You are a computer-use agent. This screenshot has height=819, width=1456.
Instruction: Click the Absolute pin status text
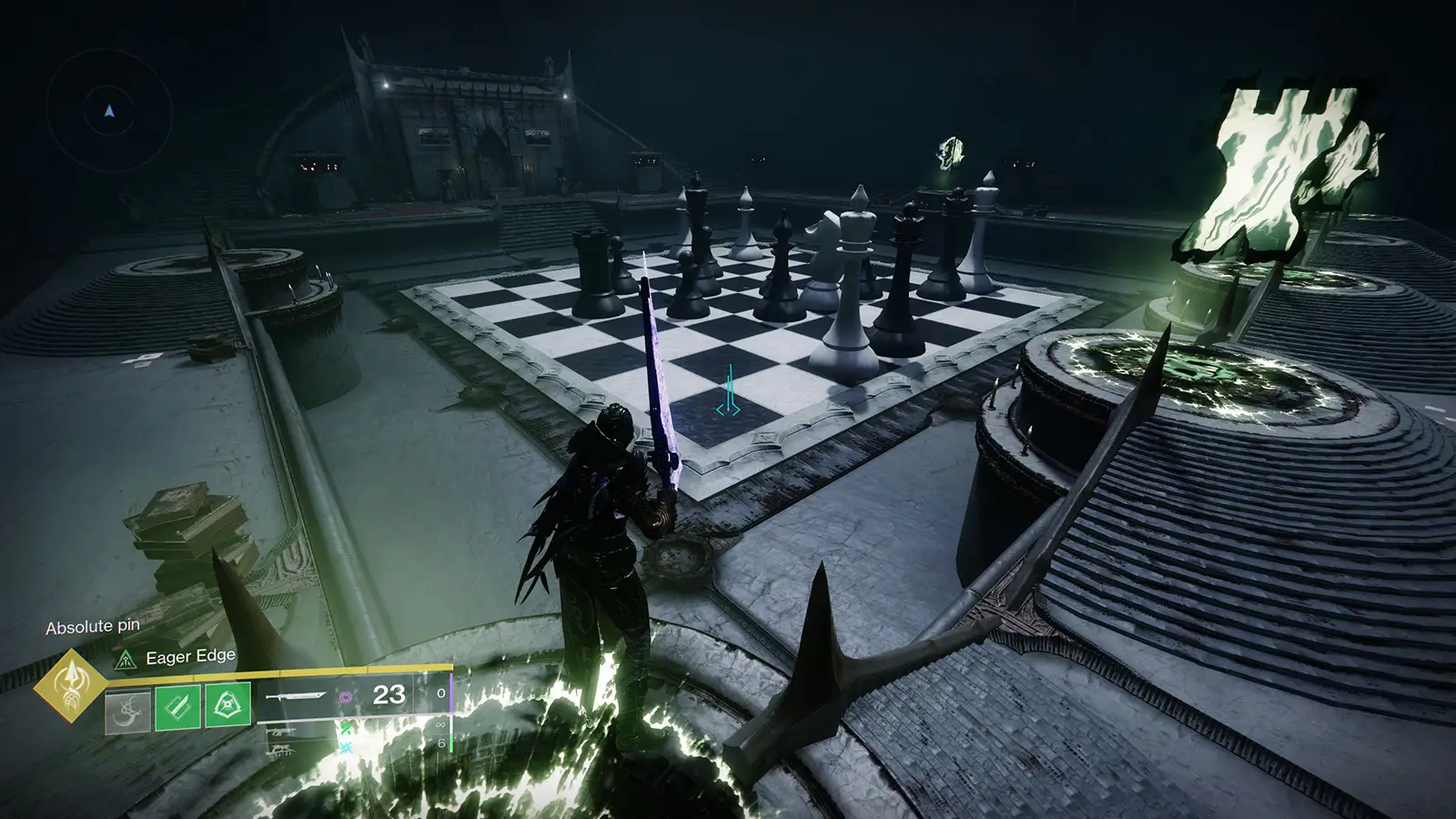(91, 626)
